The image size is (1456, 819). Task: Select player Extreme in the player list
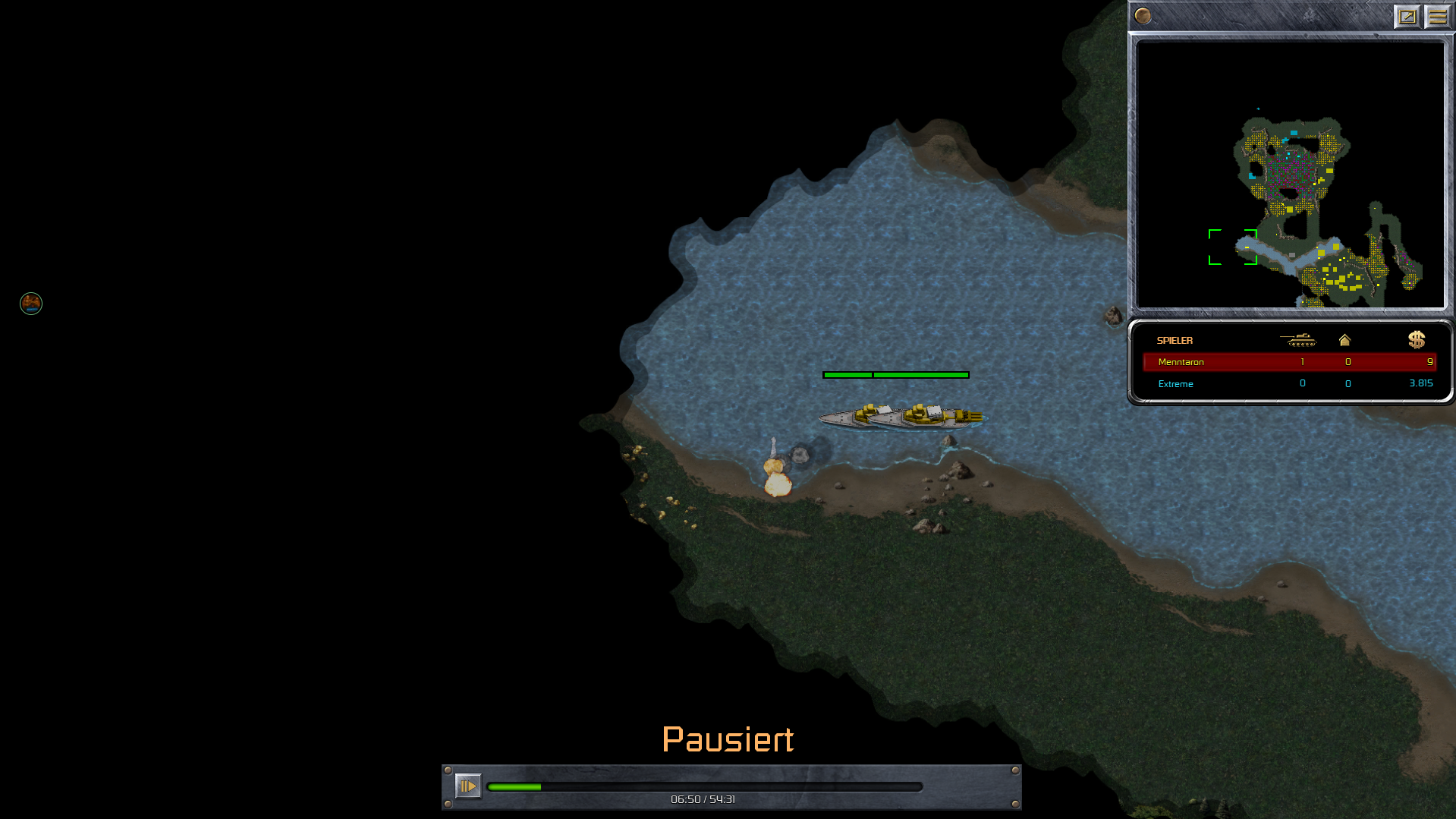click(x=1175, y=384)
